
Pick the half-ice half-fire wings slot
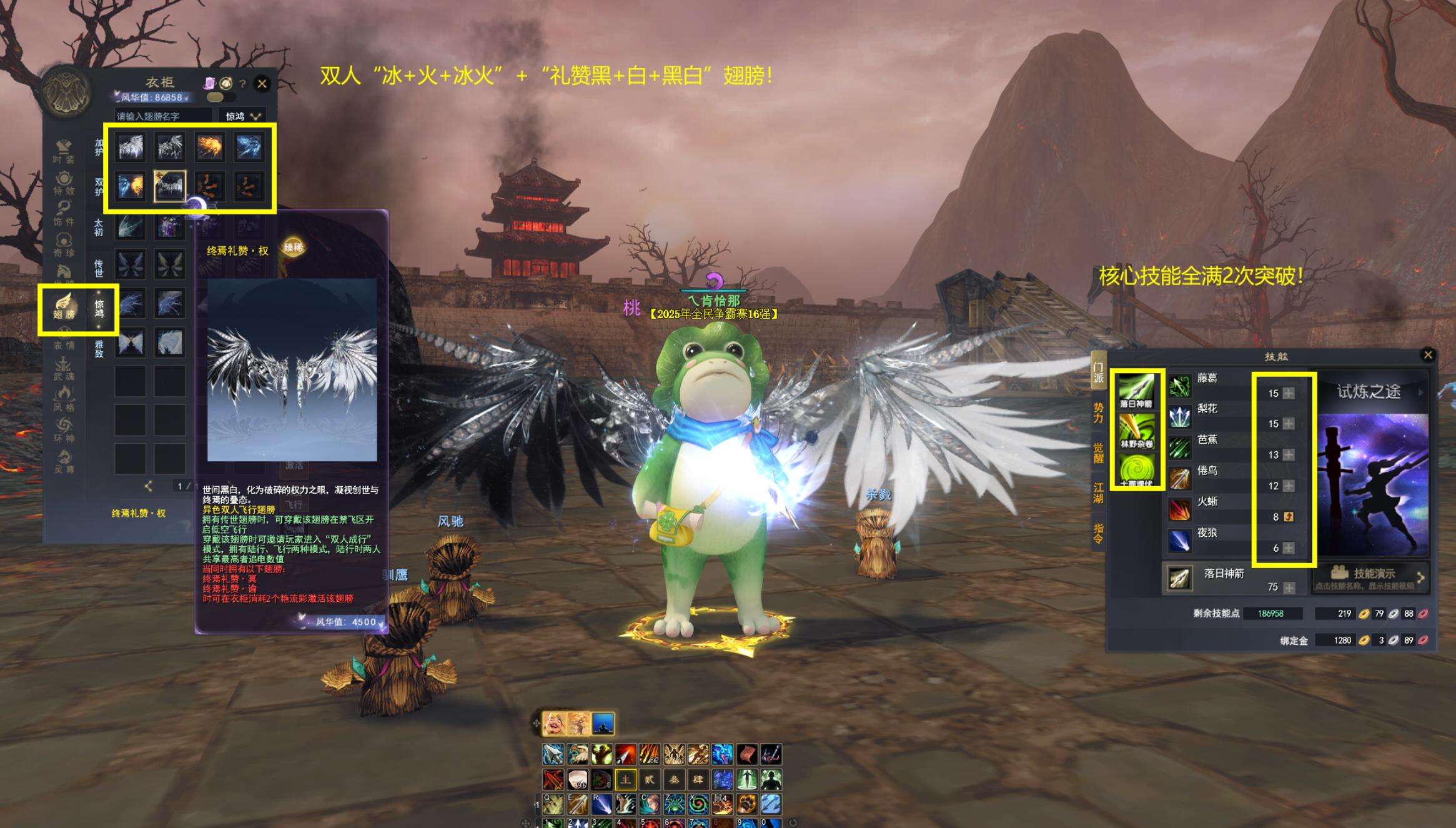(131, 186)
